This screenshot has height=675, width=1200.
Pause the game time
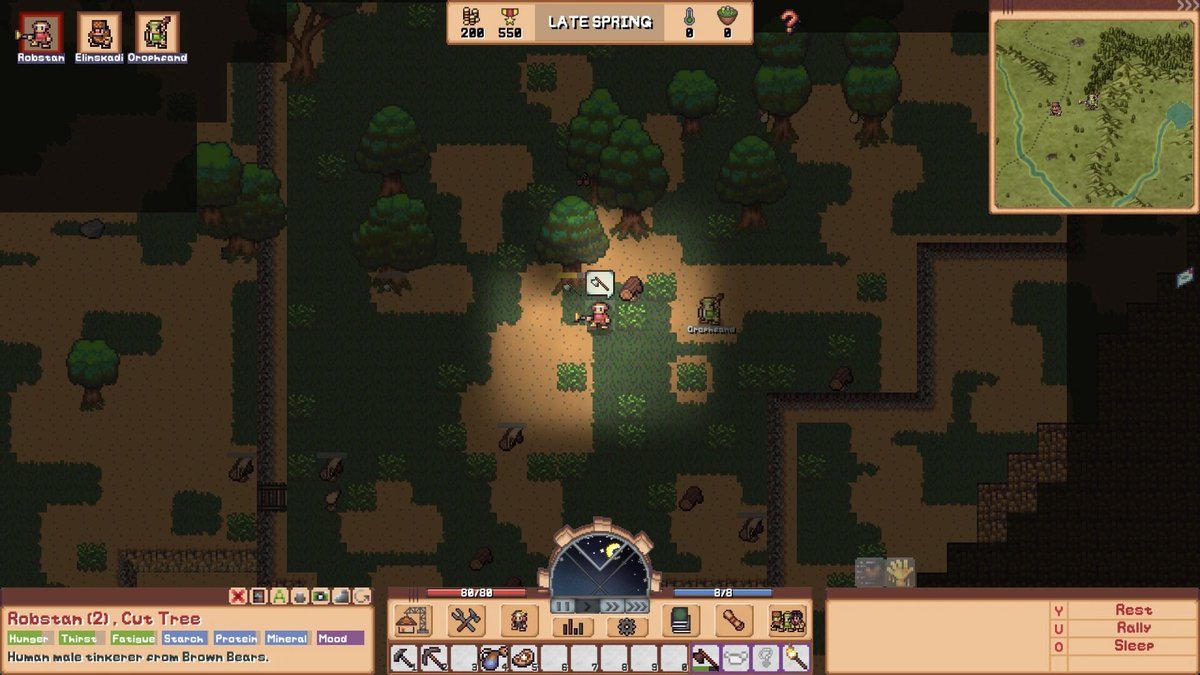(x=563, y=606)
